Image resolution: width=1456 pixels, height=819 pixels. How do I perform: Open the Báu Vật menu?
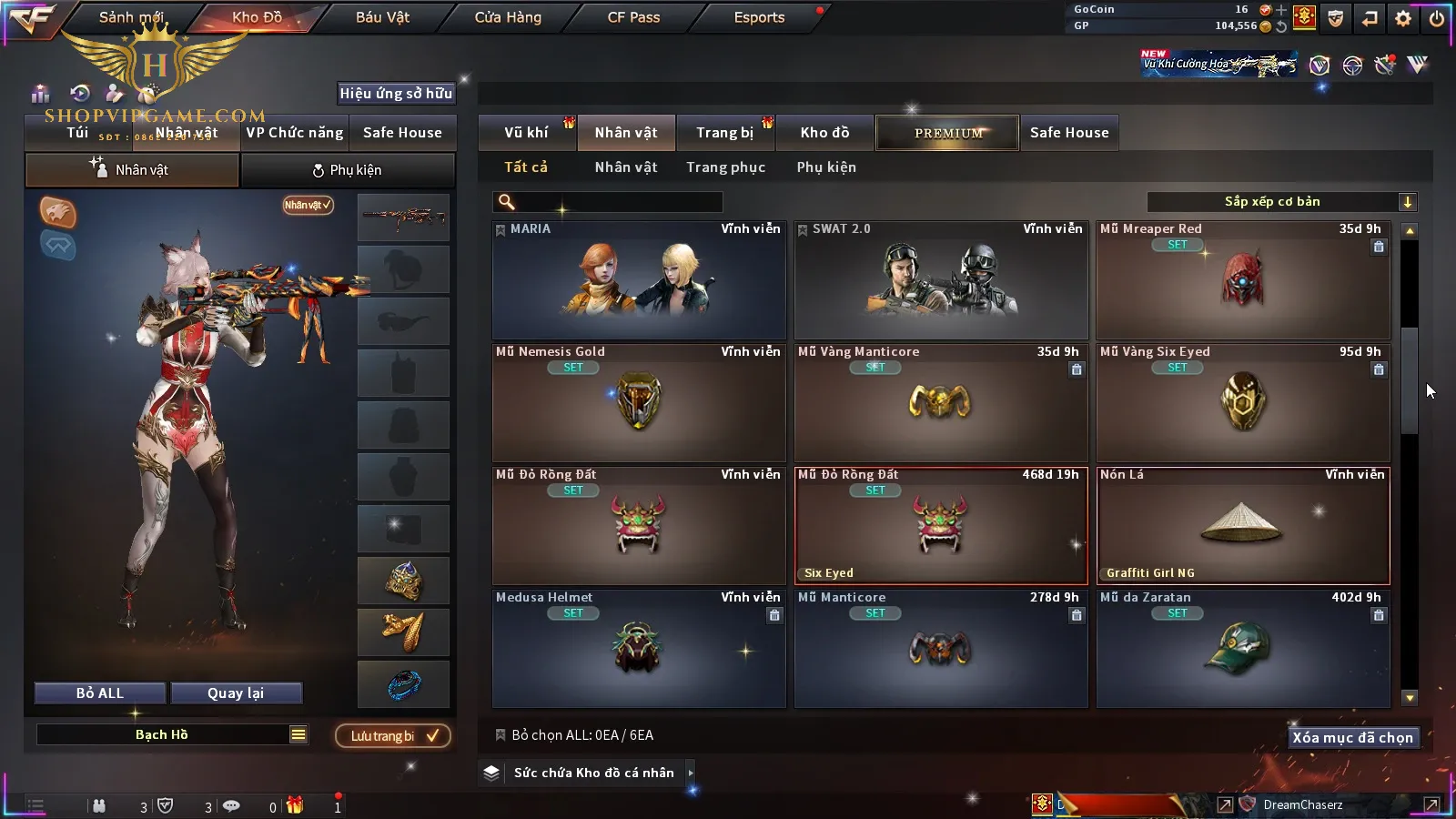(382, 17)
